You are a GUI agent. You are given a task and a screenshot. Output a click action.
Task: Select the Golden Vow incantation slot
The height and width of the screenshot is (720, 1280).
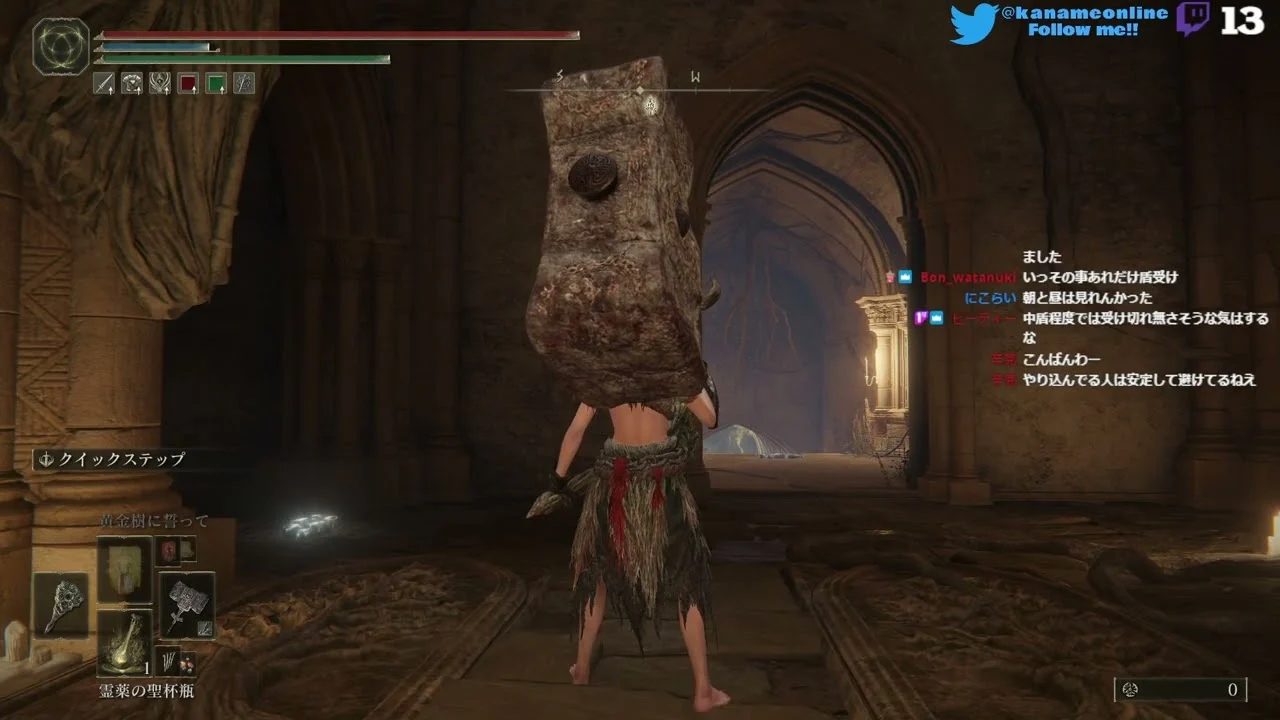[125, 569]
